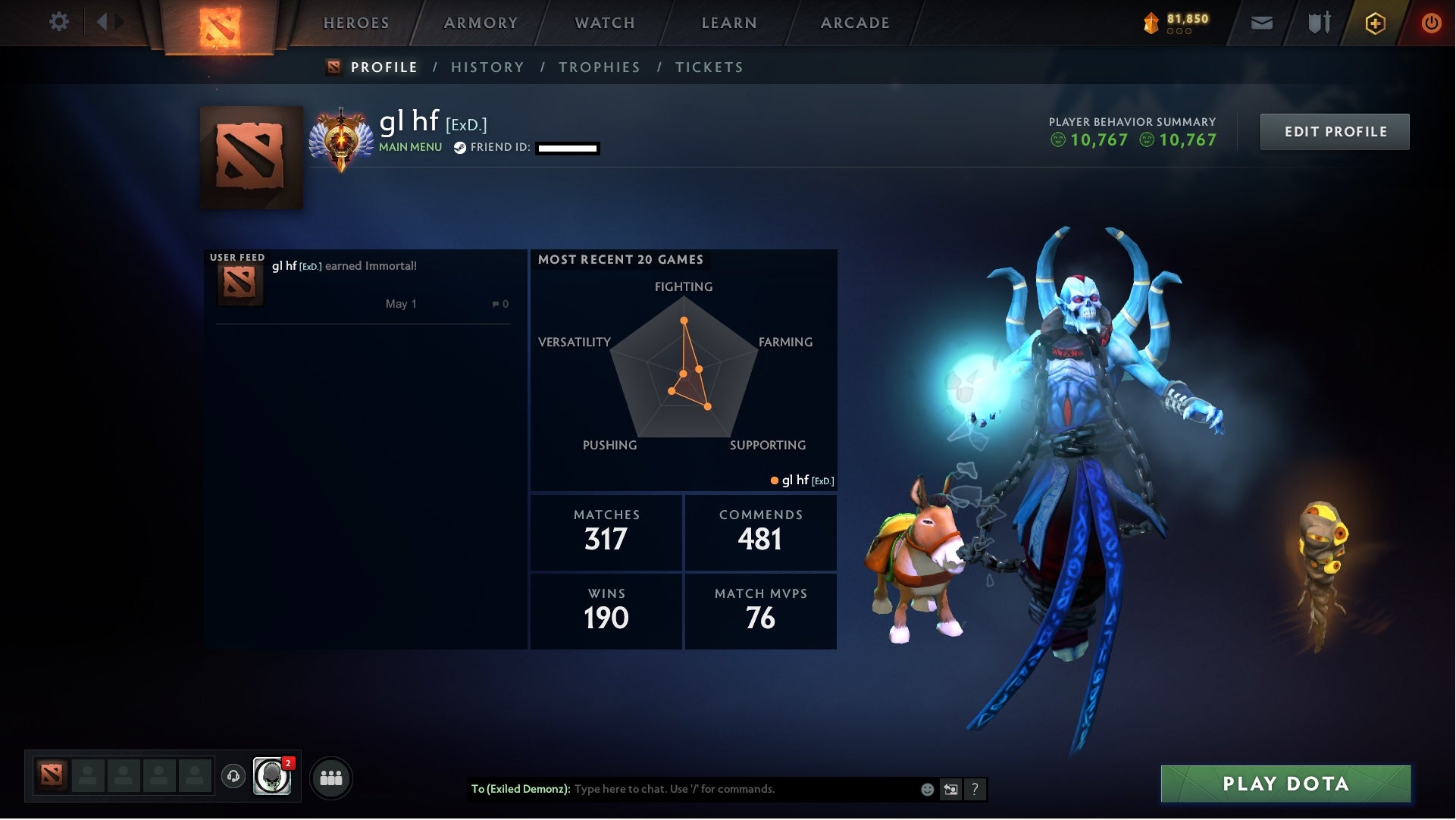The image size is (1456, 820).
Task: Select the WATCH menu item
Action: pyautogui.click(x=604, y=23)
